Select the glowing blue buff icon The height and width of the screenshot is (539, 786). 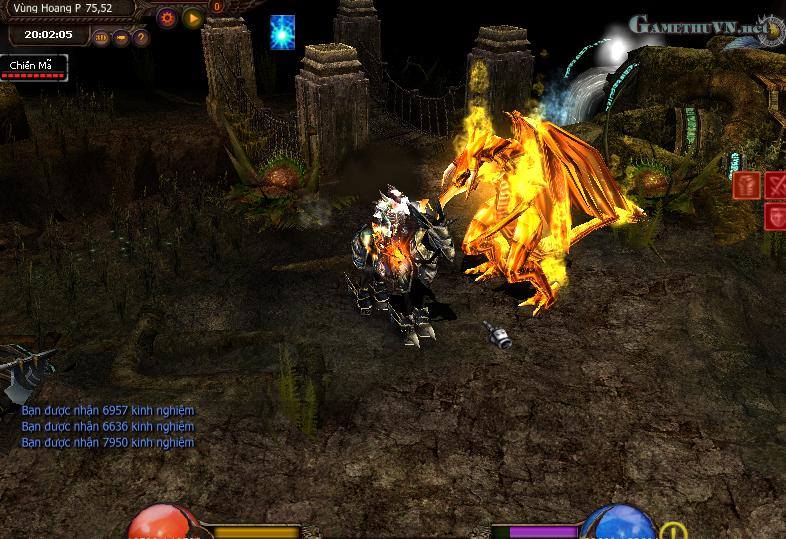click(282, 32)
